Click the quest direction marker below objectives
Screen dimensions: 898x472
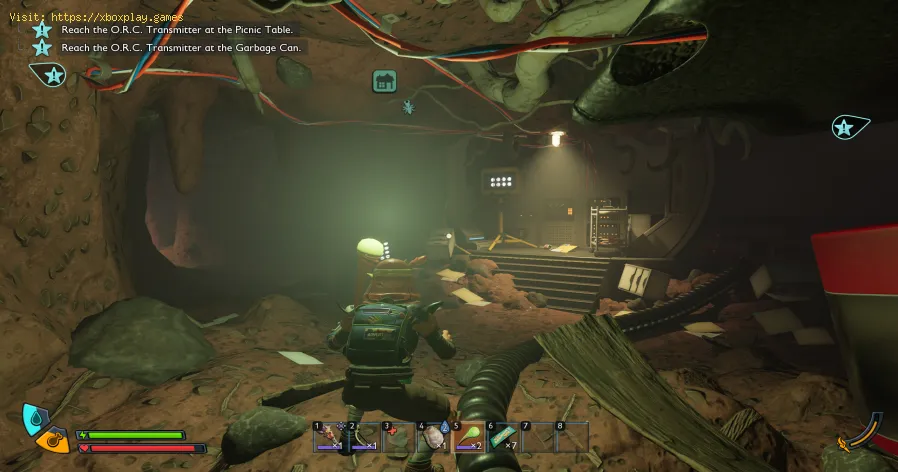tap(50, 74)
